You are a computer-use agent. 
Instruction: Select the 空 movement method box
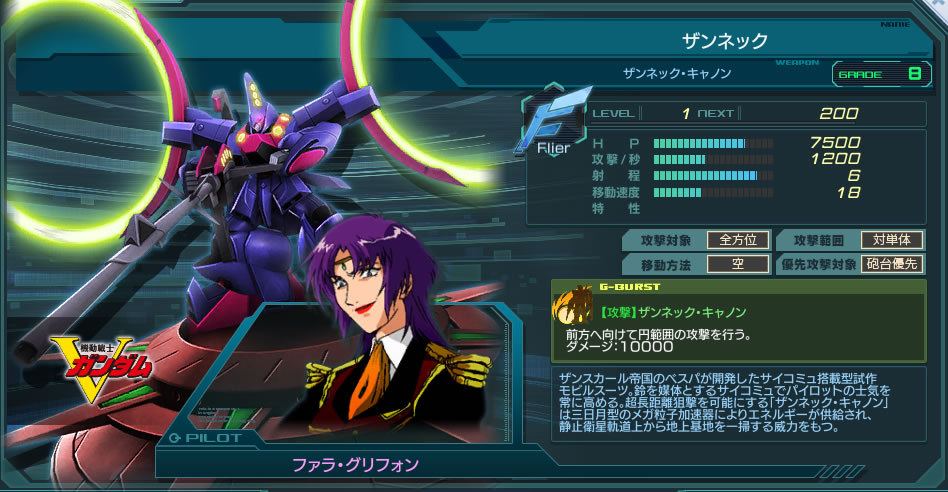(737, 265)
